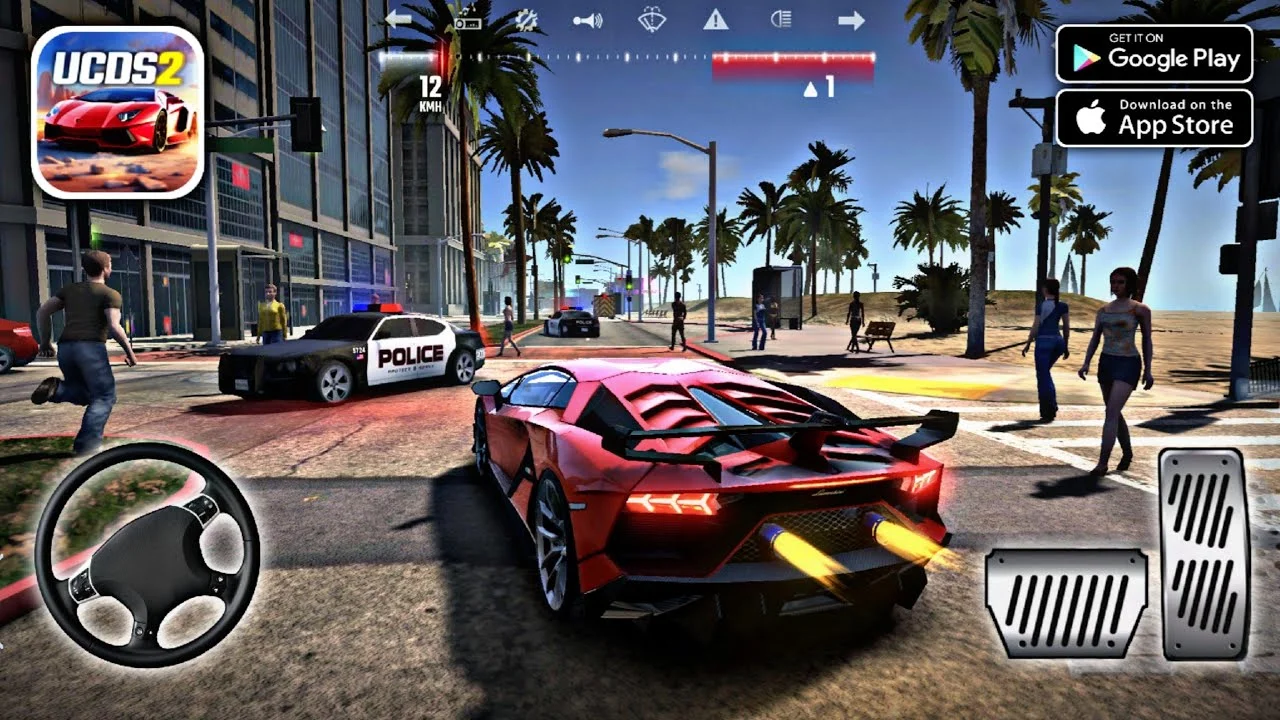Tap the tall gas pedal
The height and width of the screenshot is (720, 1280).
pos(1204,553)
